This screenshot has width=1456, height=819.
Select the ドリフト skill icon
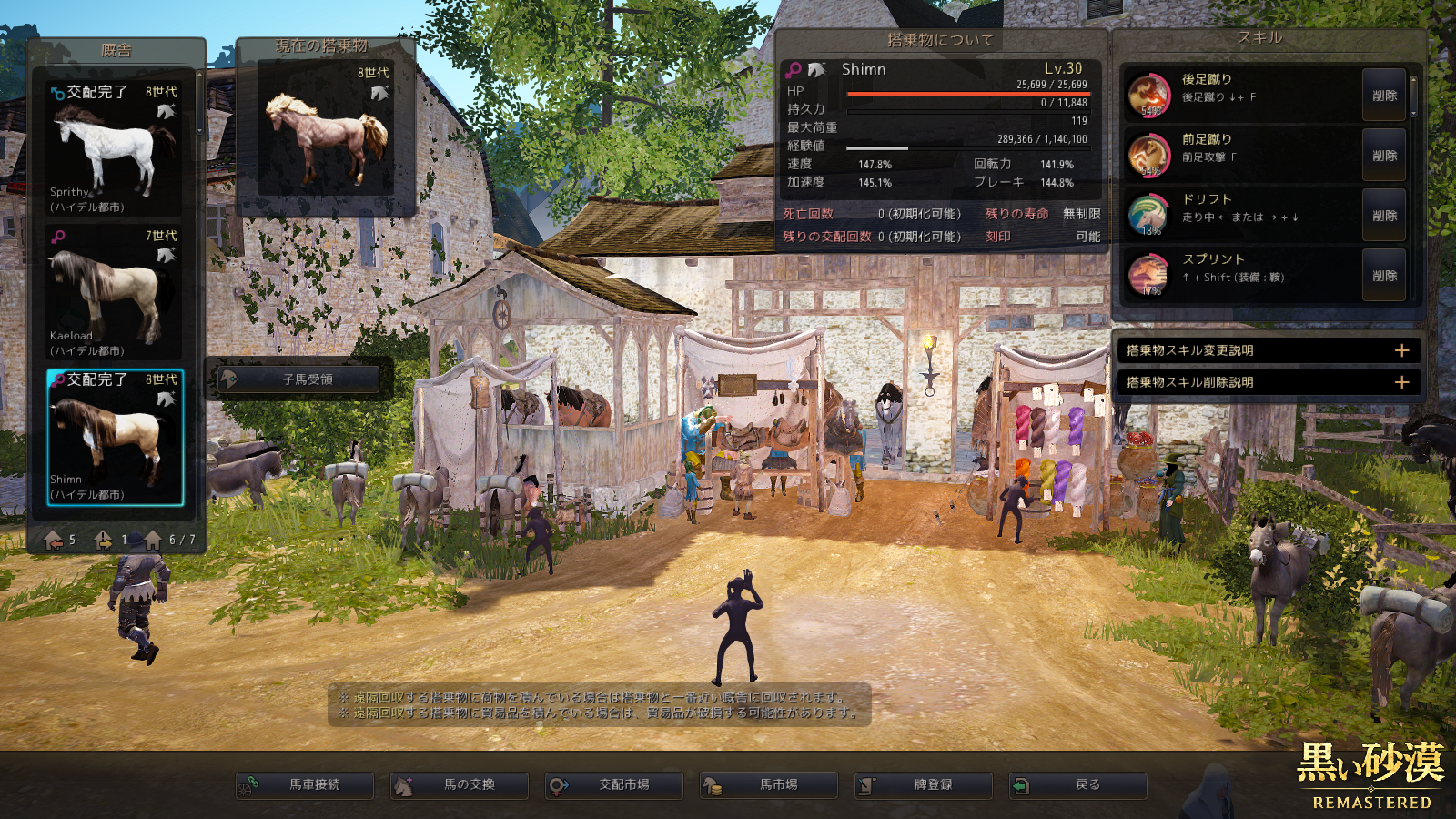pyautogui.click(x=1148, y=215)
